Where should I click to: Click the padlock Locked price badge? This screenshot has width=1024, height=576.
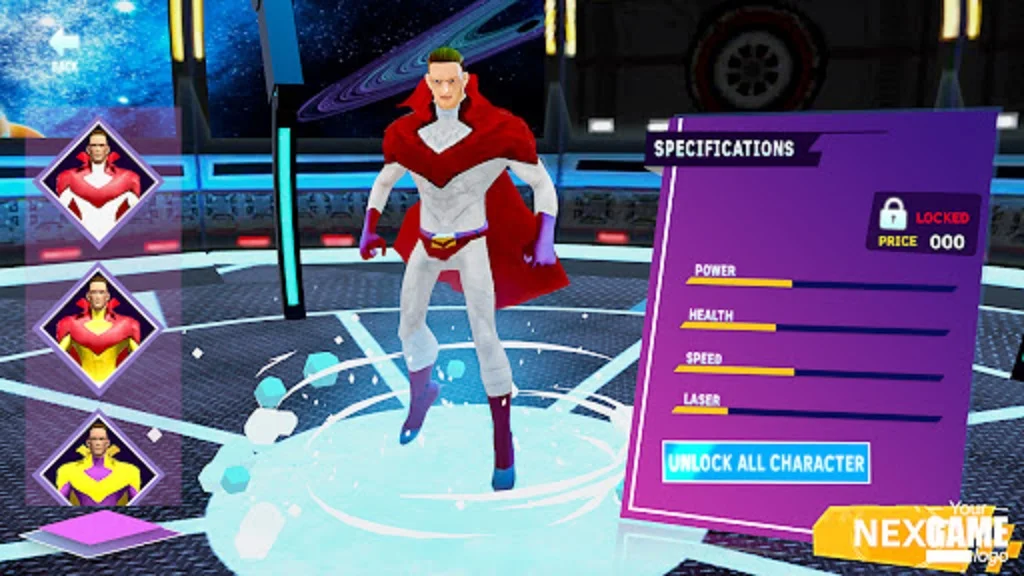pyautogui.click(x=922, y=224)
